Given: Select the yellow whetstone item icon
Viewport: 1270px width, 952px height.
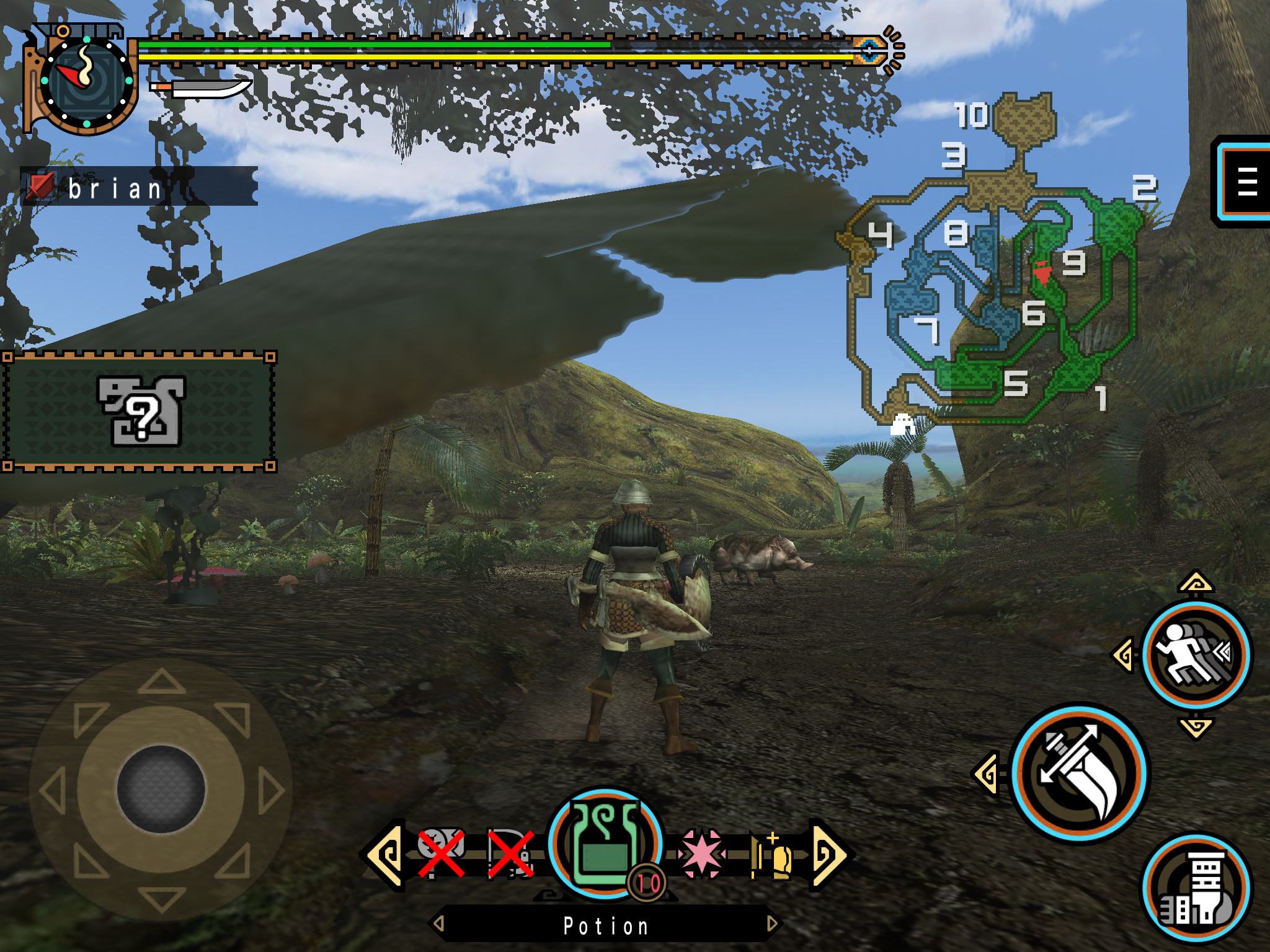Looking at the screenshot, I should pos(773,855).
